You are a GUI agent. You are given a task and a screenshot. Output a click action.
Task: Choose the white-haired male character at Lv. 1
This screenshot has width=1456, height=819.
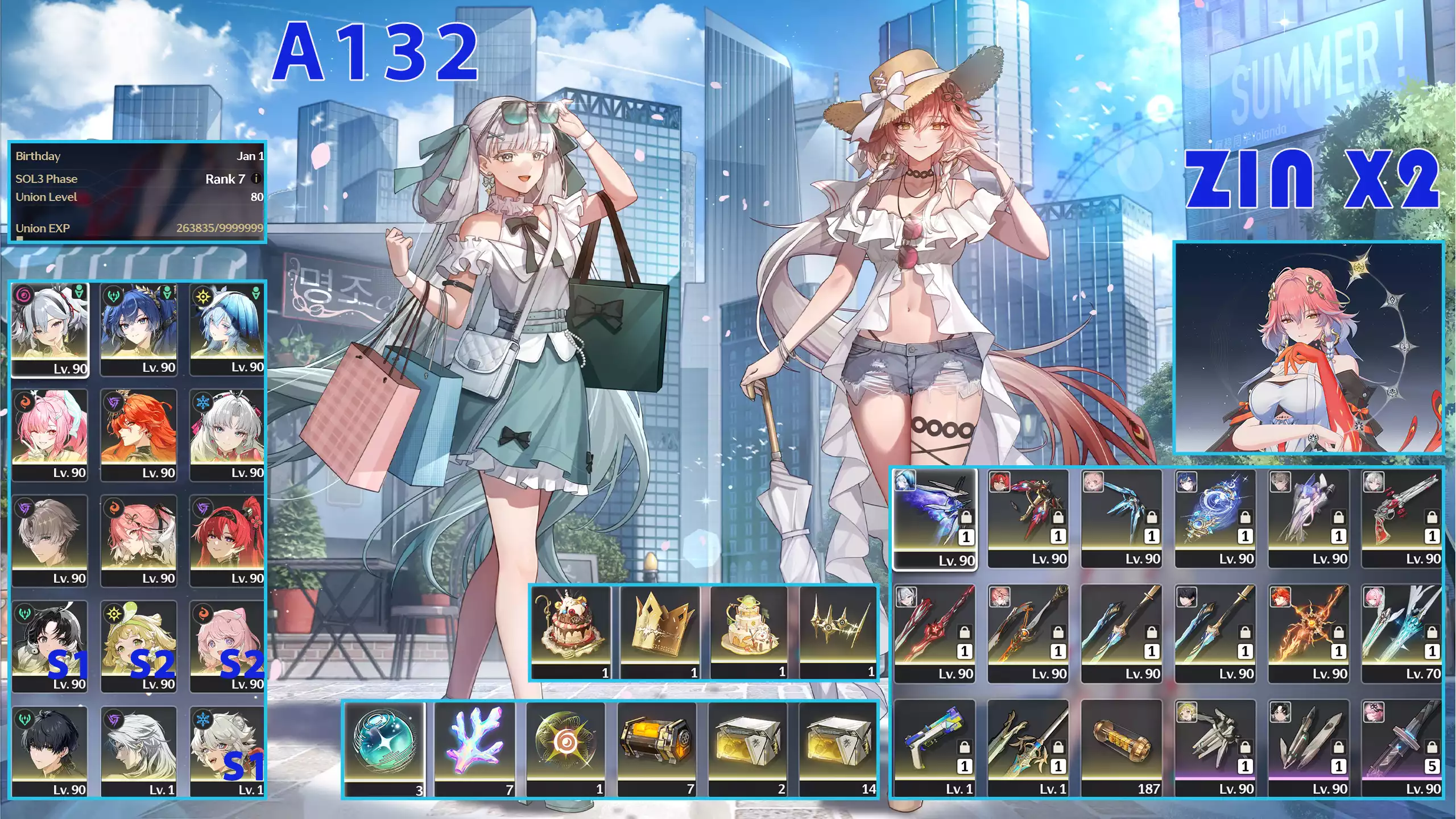click(138, 751)
